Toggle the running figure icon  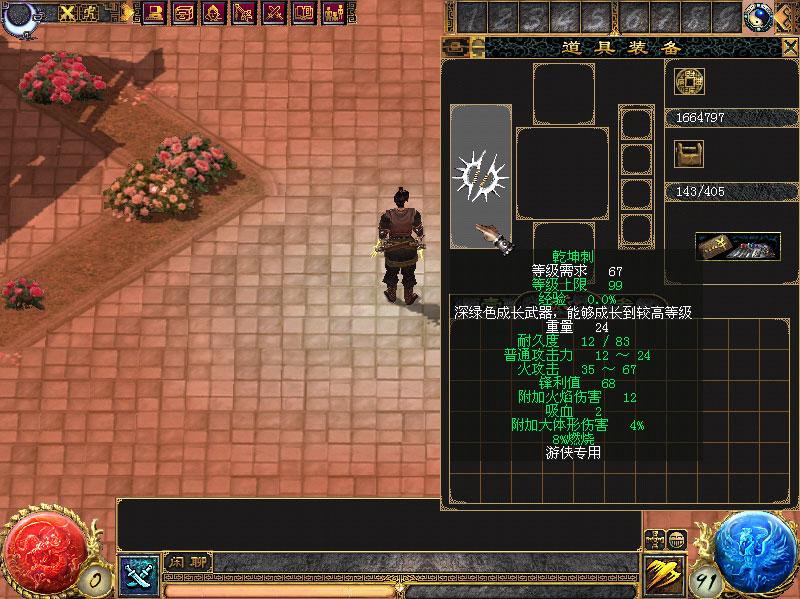[x=90, y=13]
